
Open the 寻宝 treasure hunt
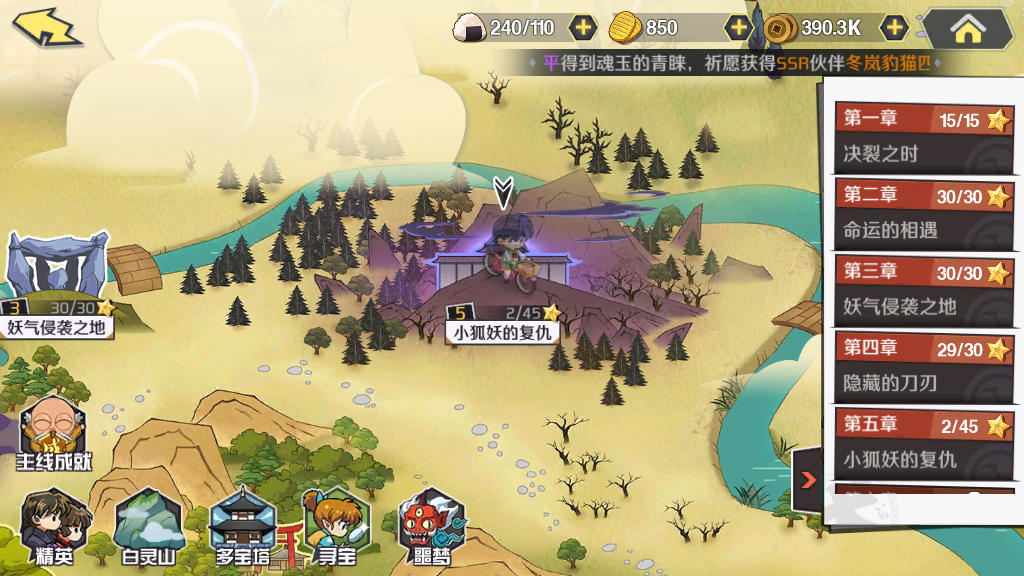pos(335,527)
